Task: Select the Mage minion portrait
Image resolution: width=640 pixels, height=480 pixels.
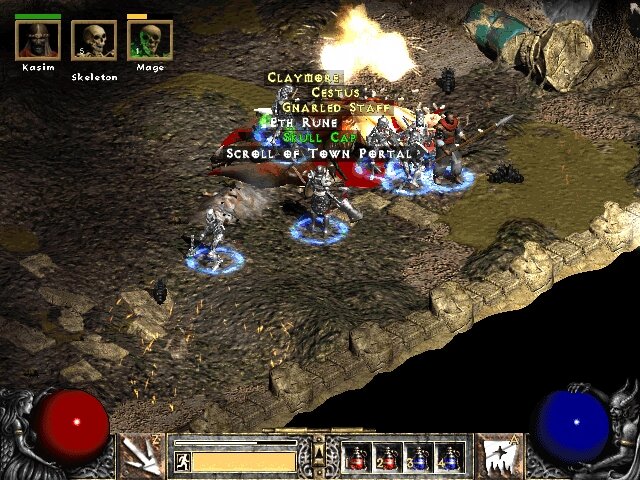Action: (x=150, y=41)
